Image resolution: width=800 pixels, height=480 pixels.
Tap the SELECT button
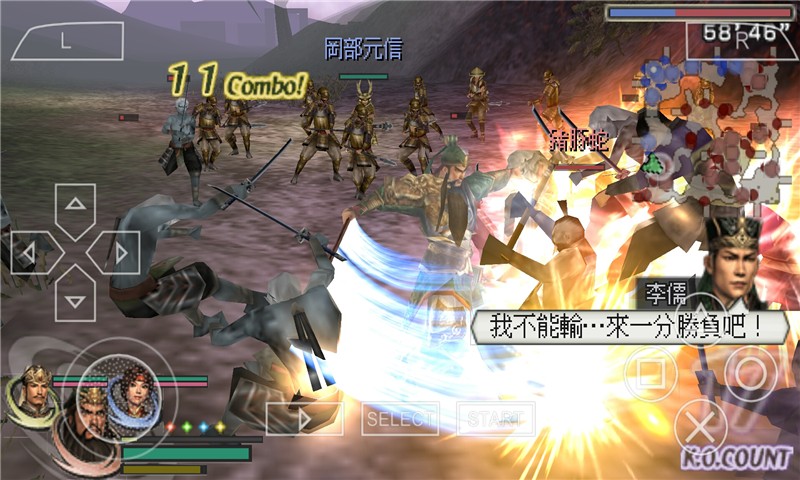click(x=399, y=419)
